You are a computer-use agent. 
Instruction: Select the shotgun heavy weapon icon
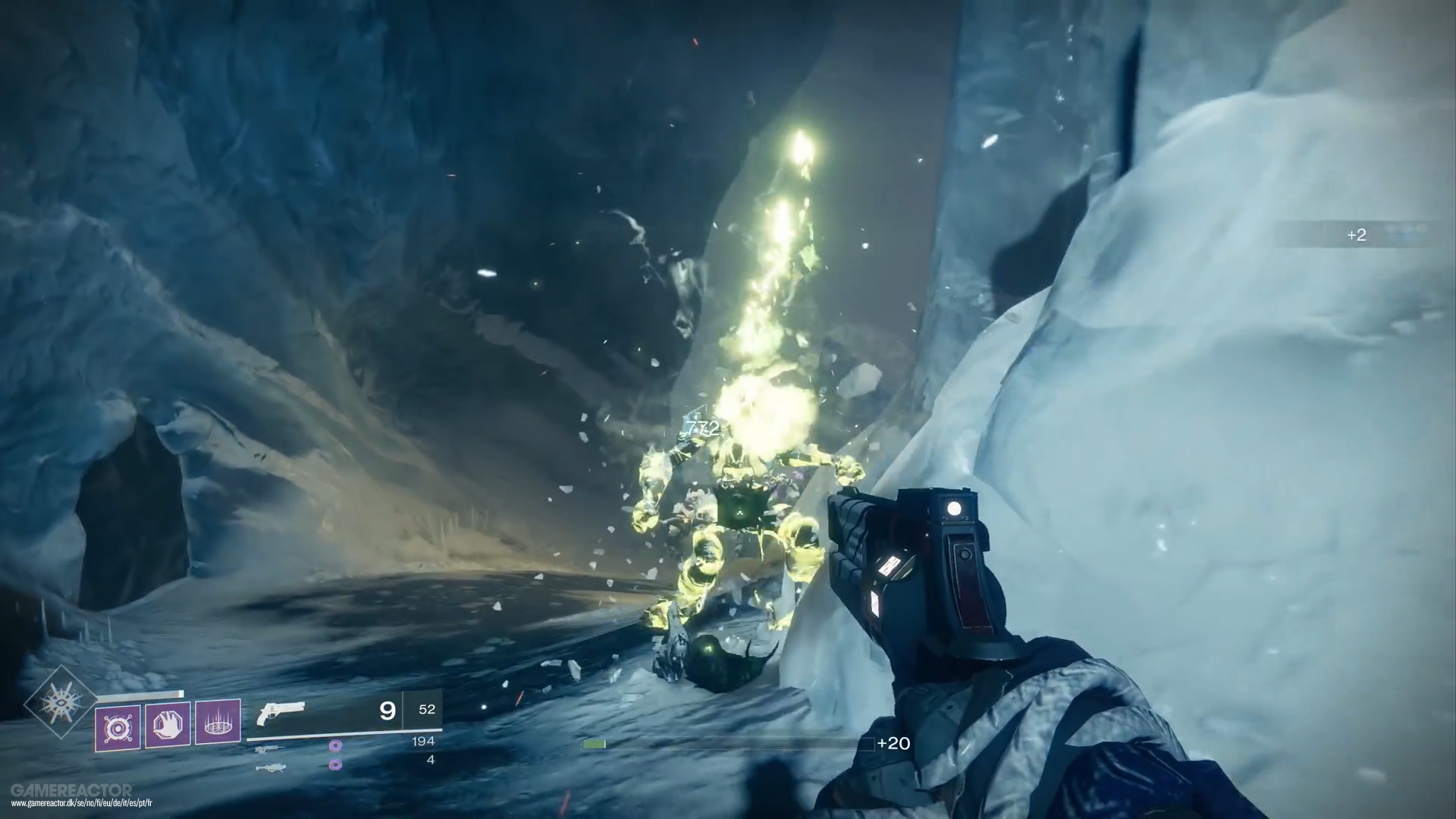coord(272,767)
